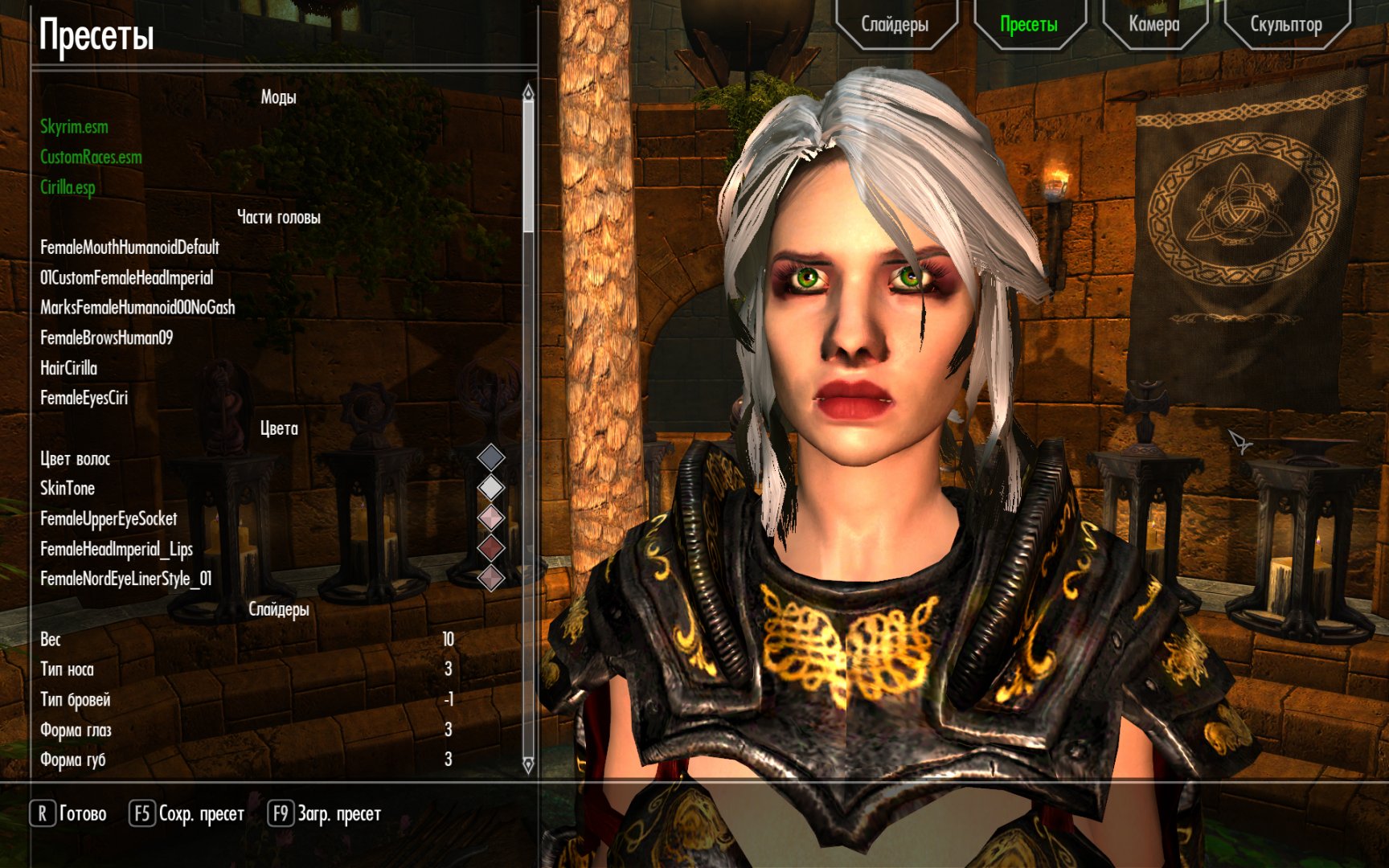Select the Cirilla.esp mod entry

[x=68, y=187]
